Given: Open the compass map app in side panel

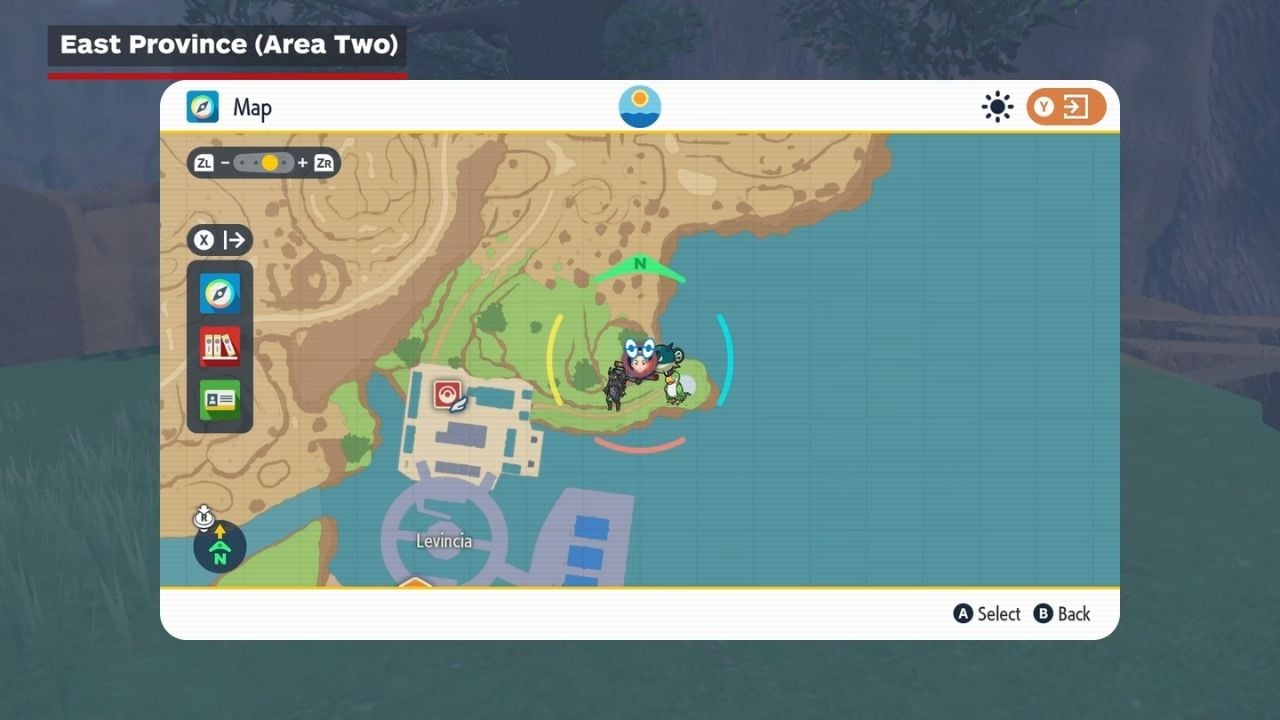Looking at the screenshot, I should (x=220, y=294).
